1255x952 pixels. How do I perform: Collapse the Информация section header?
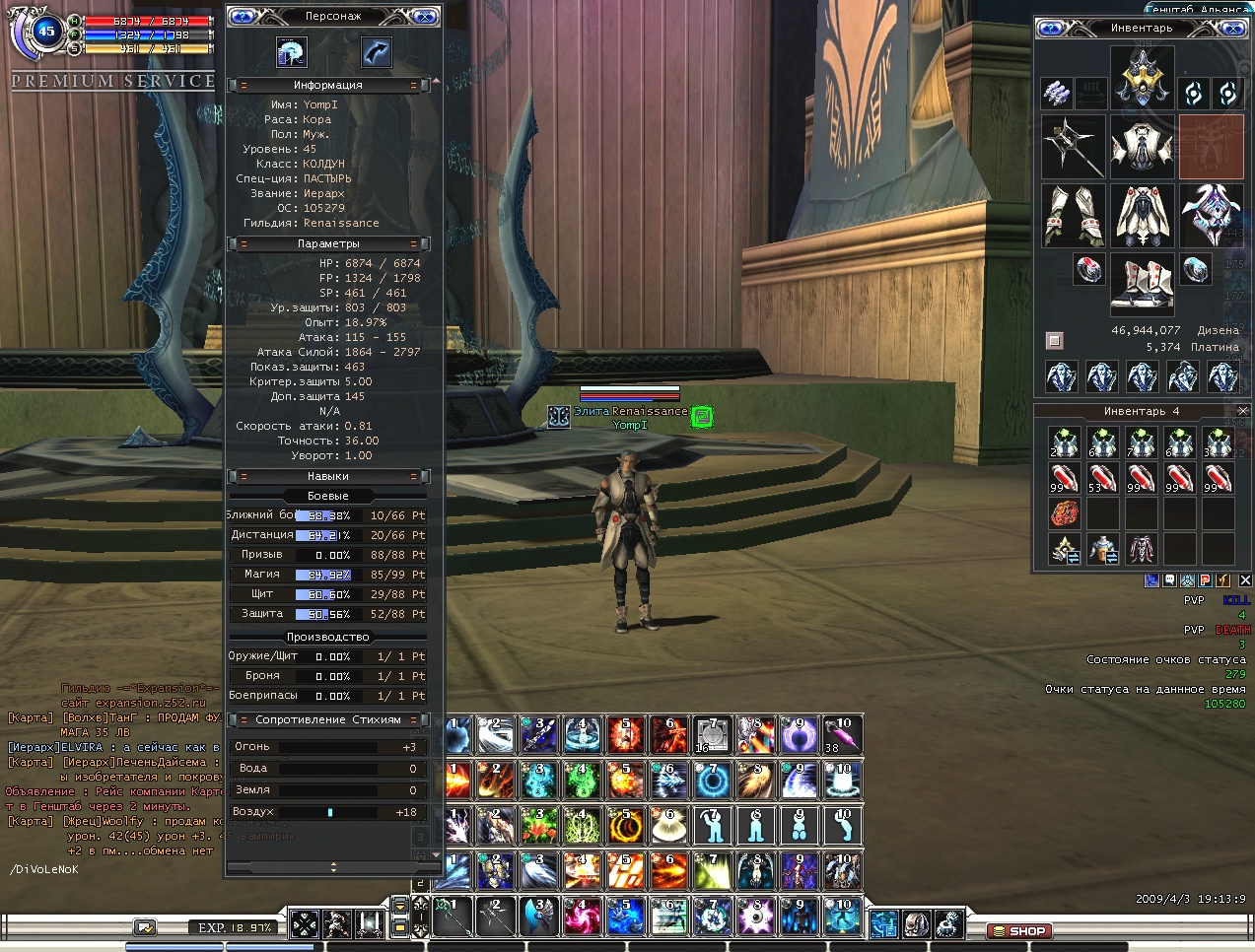[328, 86]
